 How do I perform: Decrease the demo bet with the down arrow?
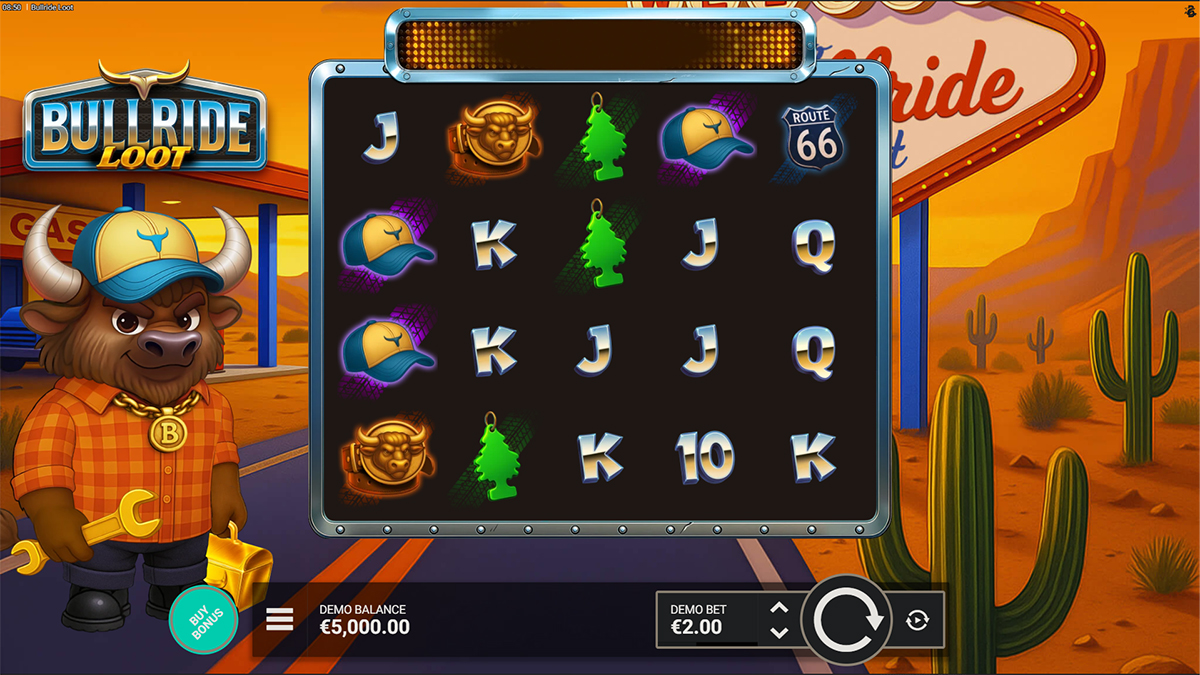pos(779,633)
